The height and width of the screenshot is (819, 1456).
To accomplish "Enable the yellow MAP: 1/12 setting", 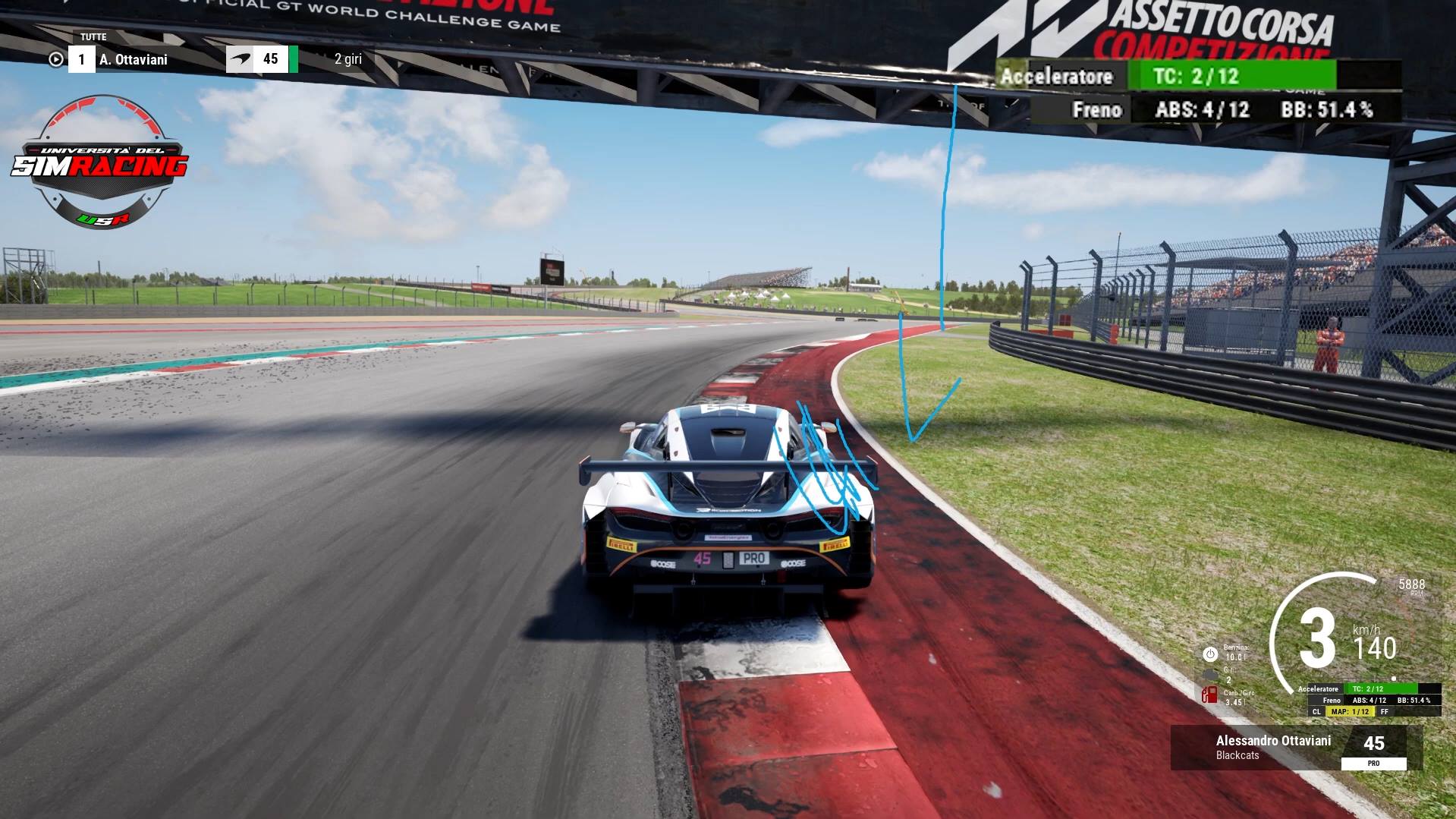I will click(1351, 711).
